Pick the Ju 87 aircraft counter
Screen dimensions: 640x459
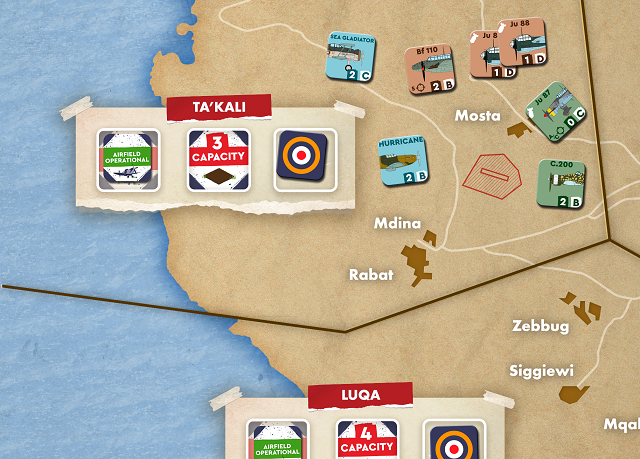click(x=552, y=119)
